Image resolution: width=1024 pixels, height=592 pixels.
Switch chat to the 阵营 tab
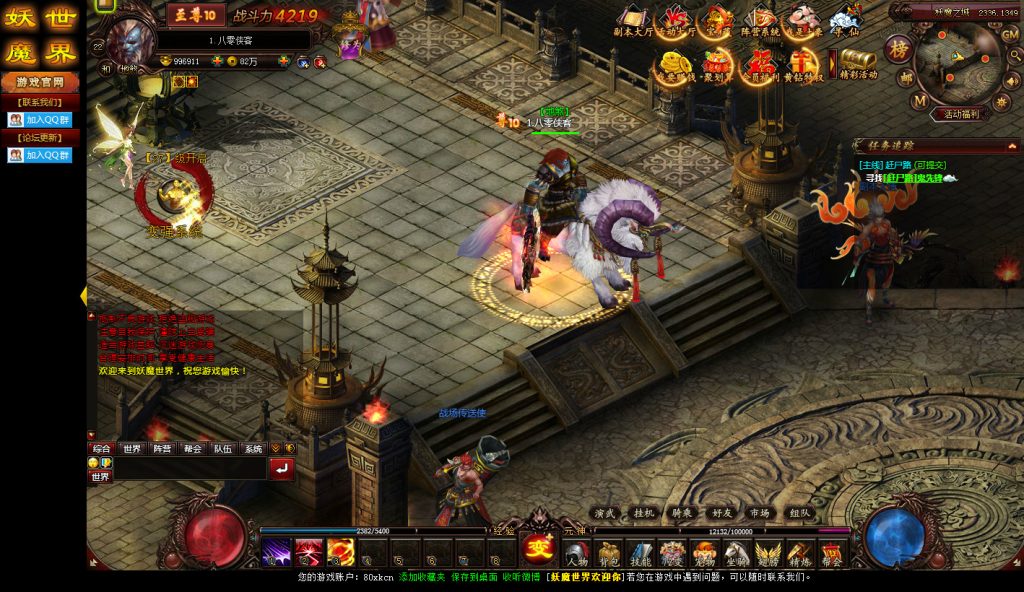point(160,449)
